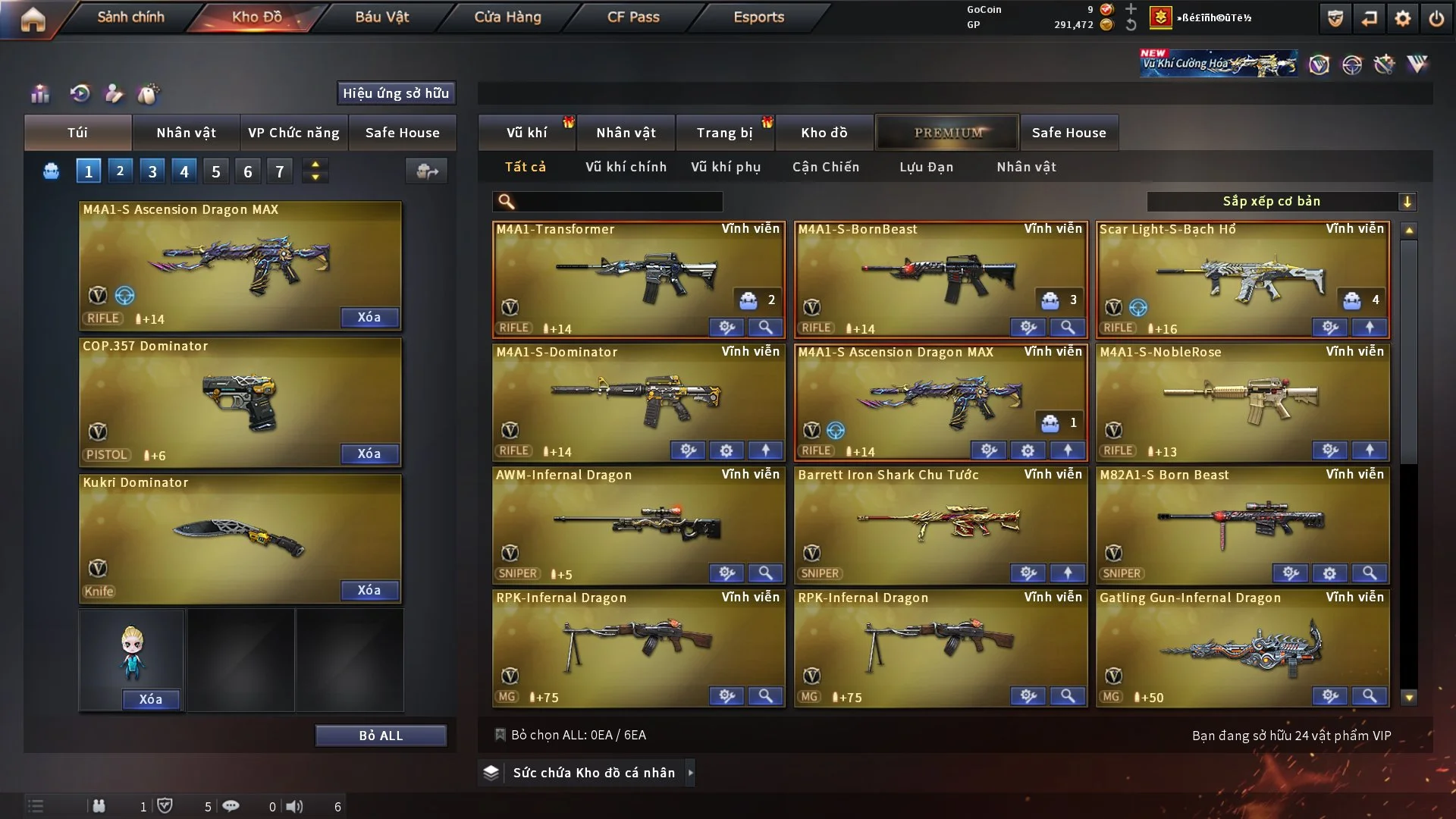Click the power exit button
1456x819 pixels.
pos(1436,18)
